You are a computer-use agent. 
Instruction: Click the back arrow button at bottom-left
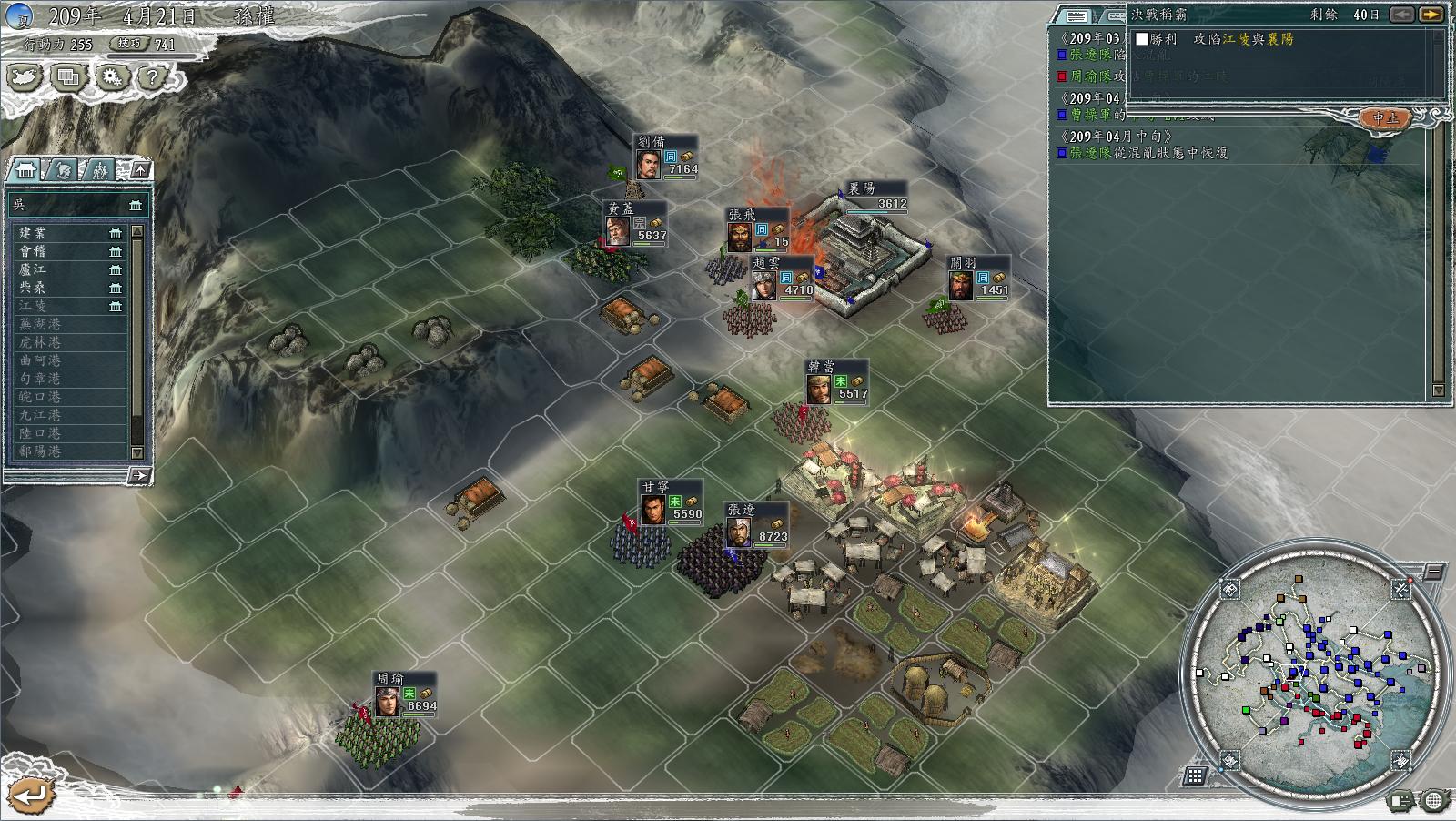coord(30,796)
